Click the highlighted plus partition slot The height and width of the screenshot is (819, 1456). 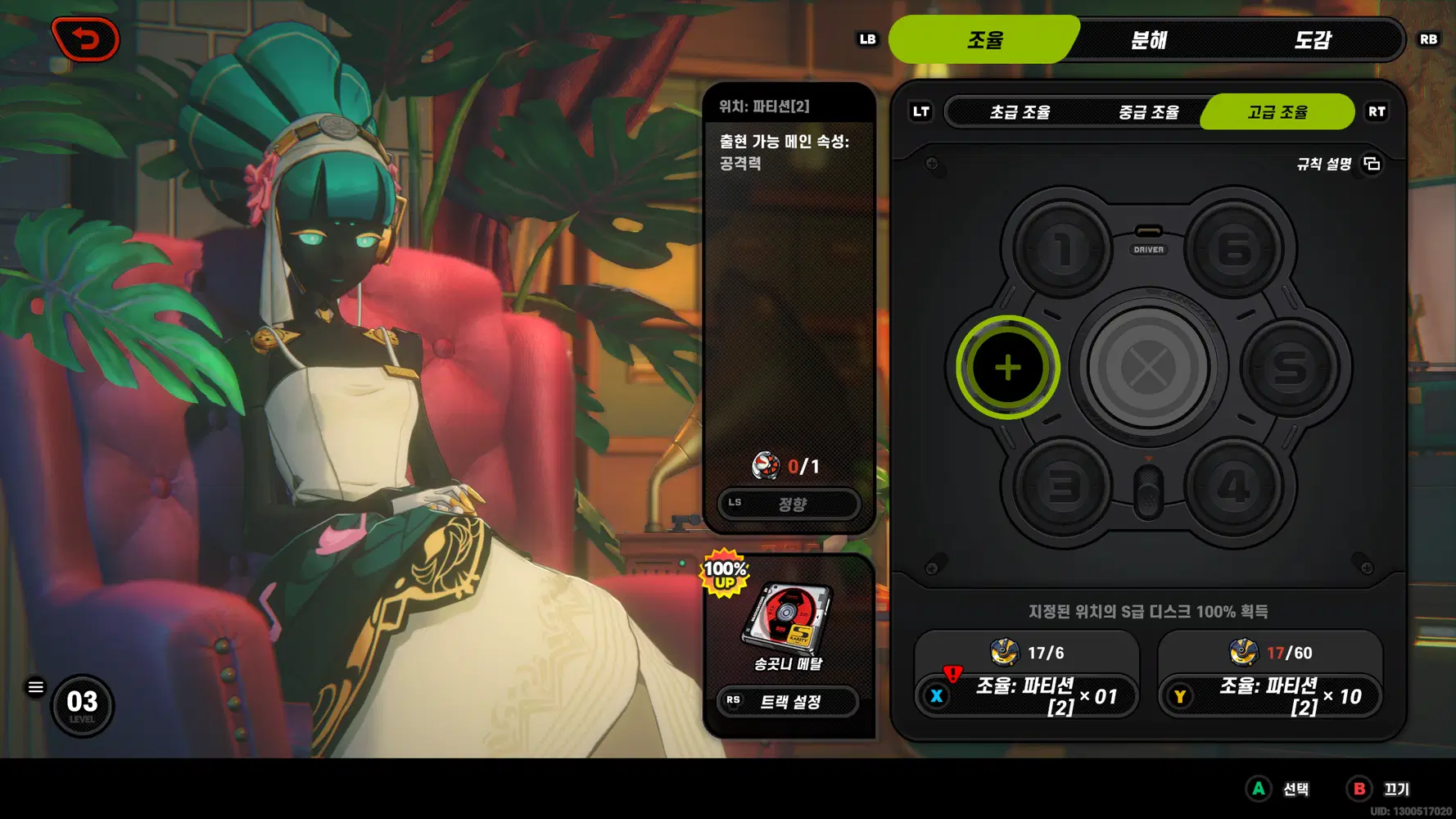tap(1007, 368)
